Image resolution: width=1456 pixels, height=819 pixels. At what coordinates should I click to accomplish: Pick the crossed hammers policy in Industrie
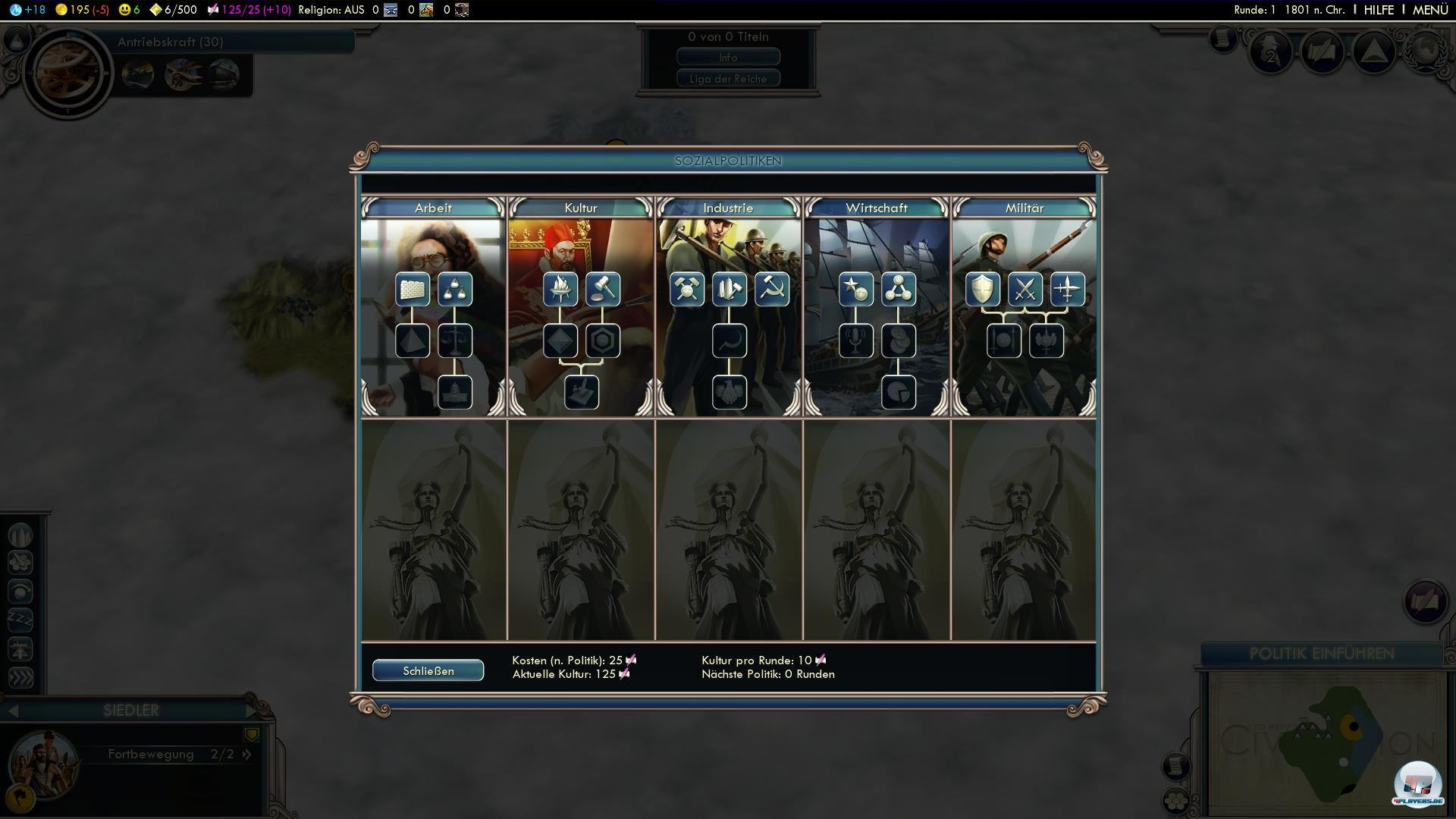(687, 290)
